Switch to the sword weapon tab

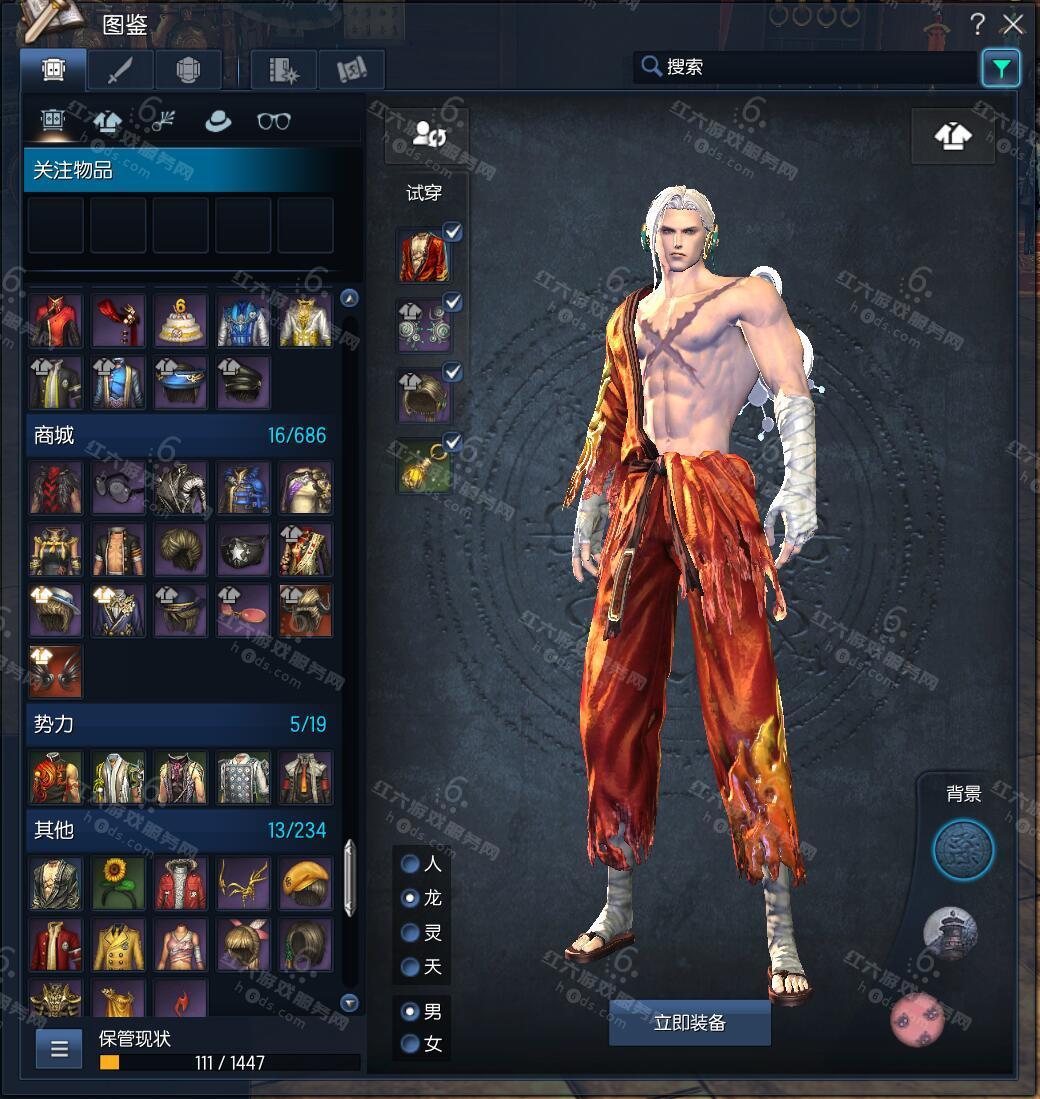click(x=120, y=69)
